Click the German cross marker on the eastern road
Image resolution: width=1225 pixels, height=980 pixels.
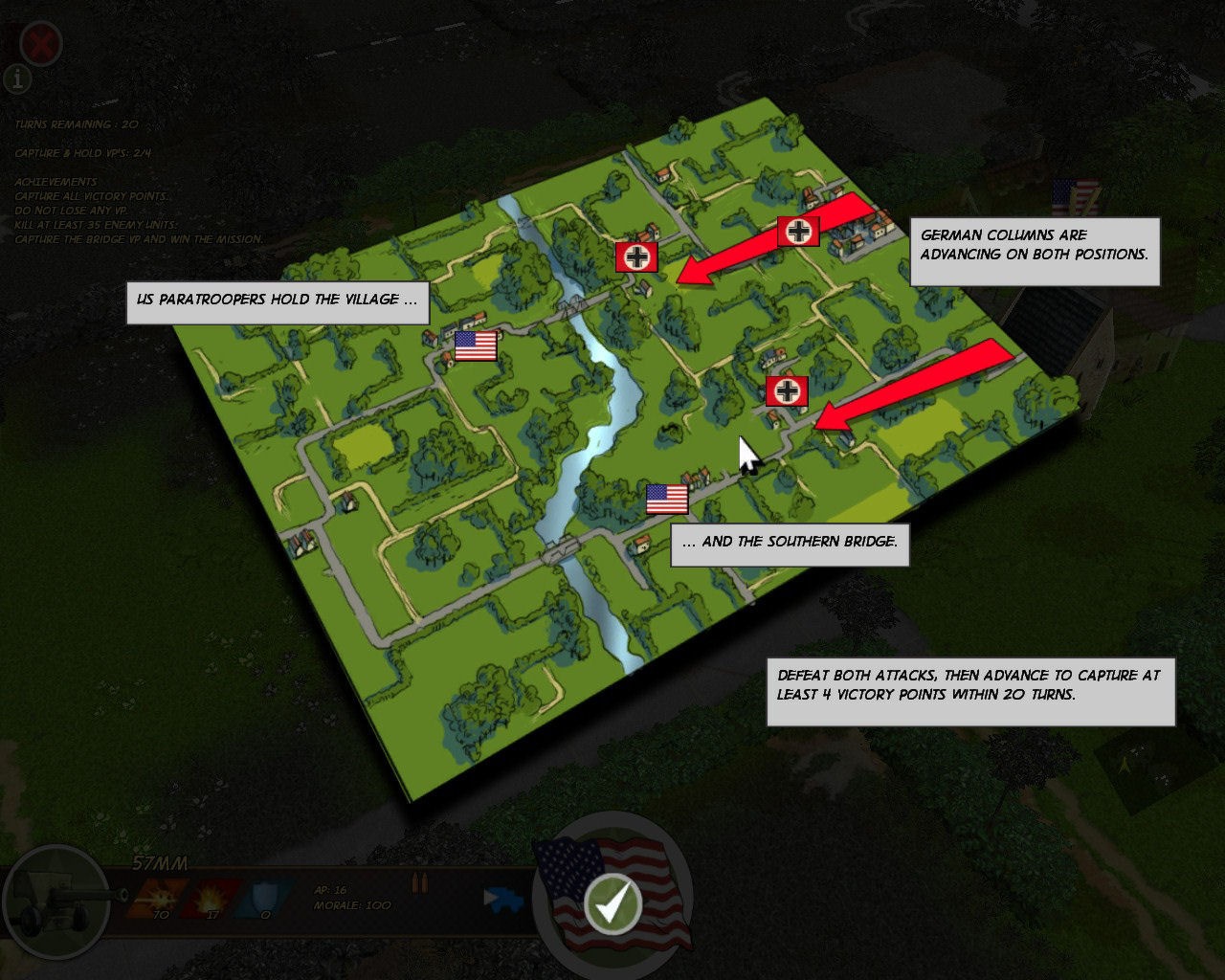pyautogui.click(x=788, y=390)
